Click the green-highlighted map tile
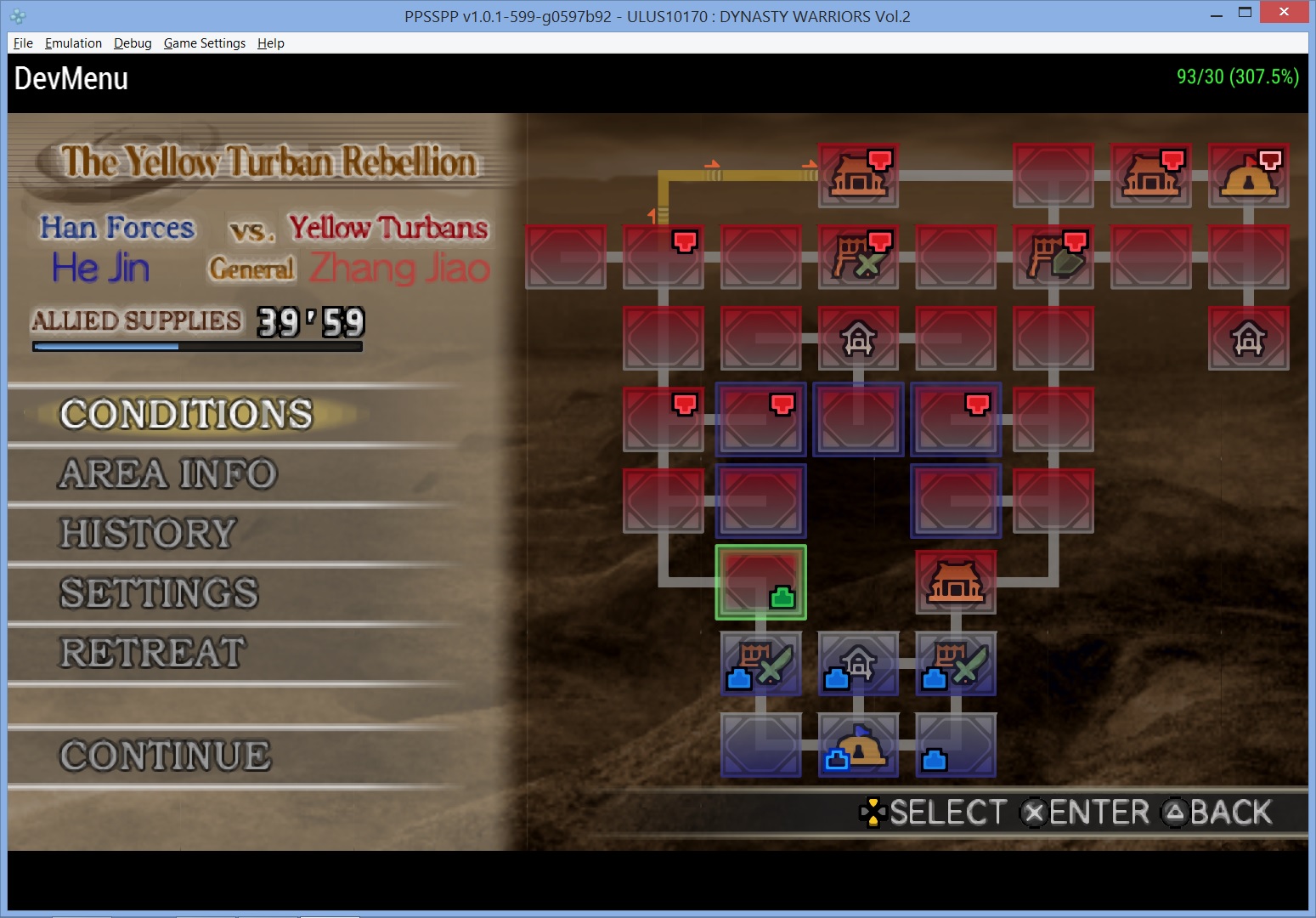Viewport: 1316px width, 918px height. tap(760, 582)
